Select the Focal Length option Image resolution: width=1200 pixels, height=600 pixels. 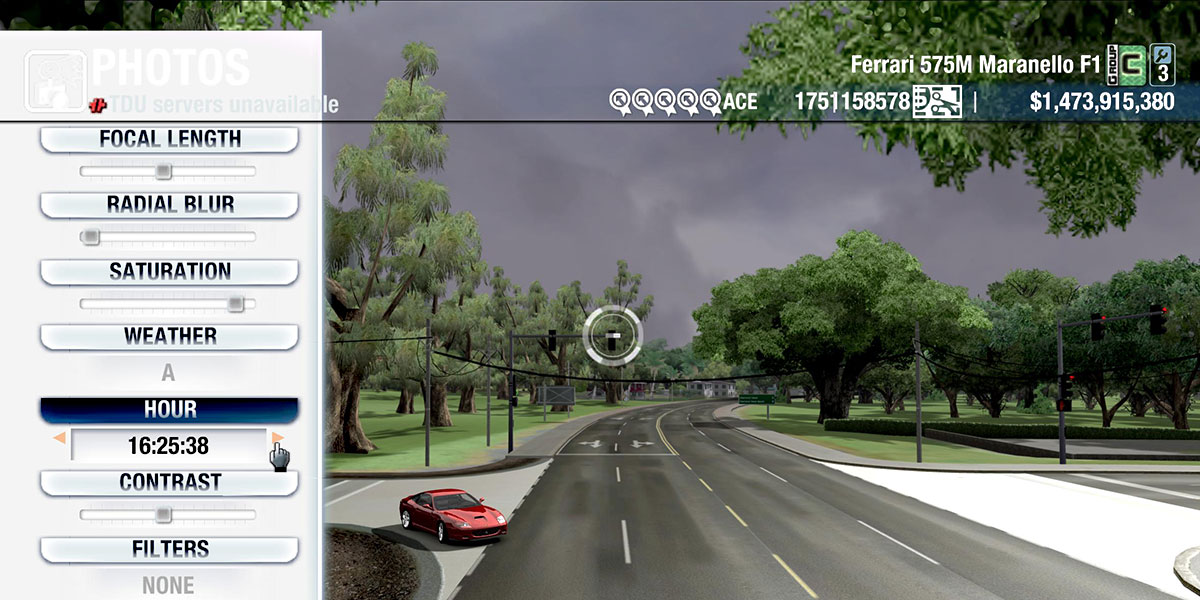[x=169, y=139]
